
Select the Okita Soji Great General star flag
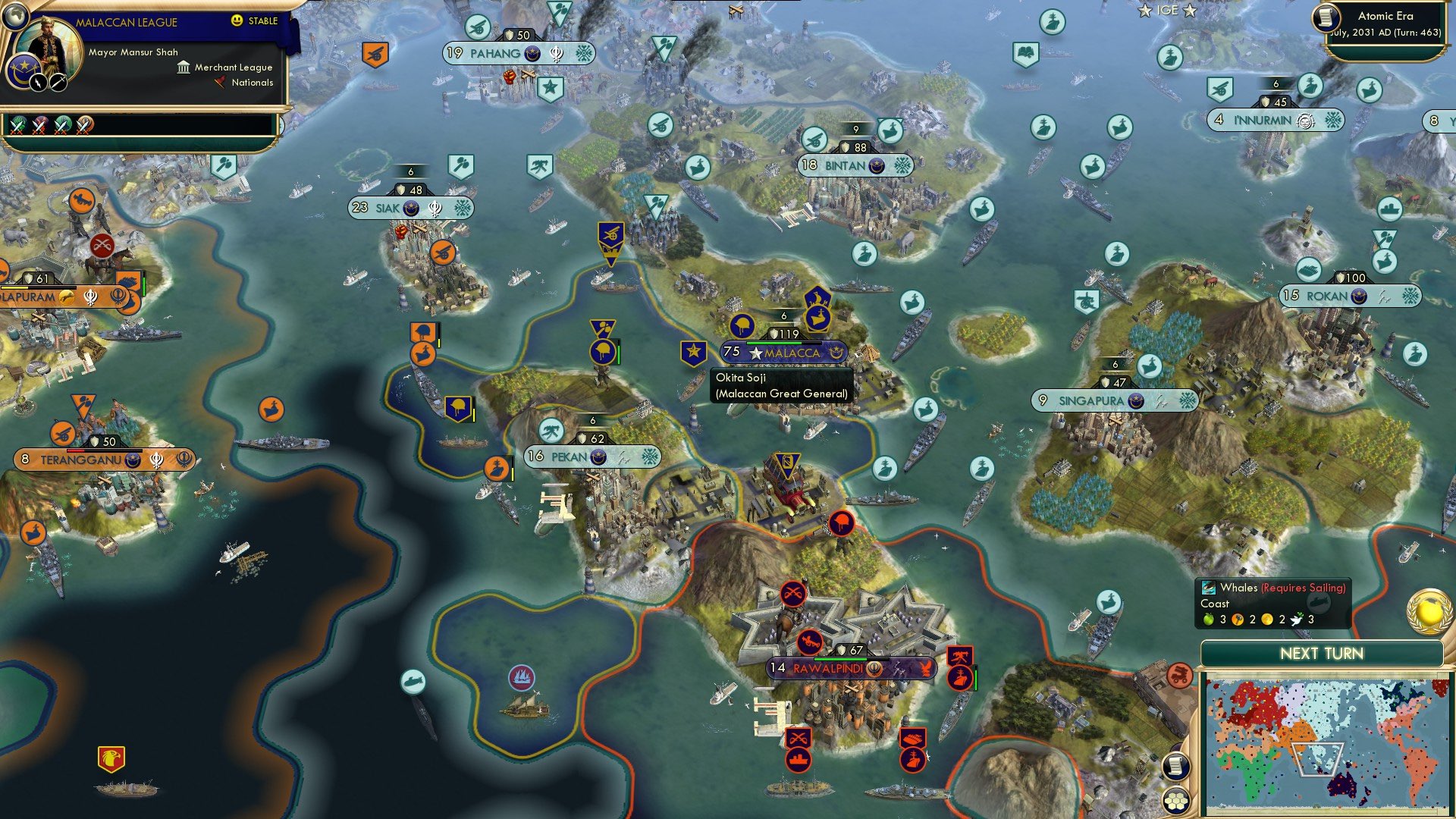click(x=694, y=350)
